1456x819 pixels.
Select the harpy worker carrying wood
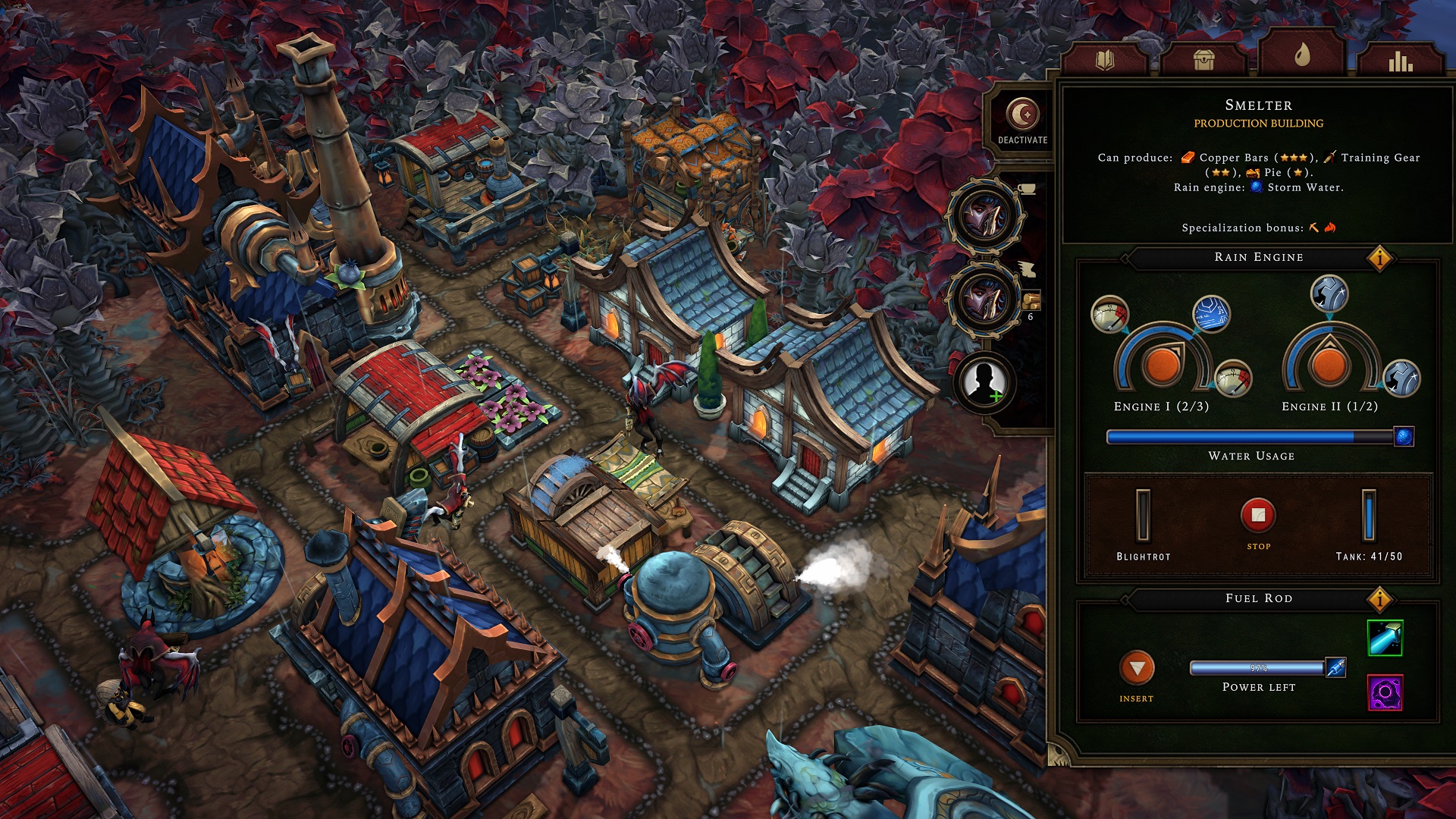(x=985, y=299)
